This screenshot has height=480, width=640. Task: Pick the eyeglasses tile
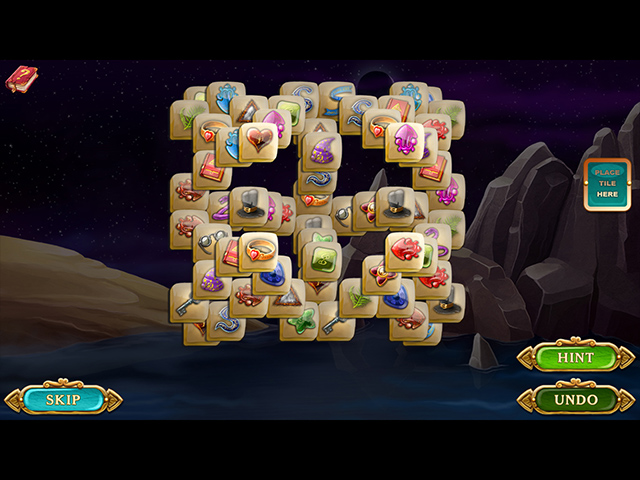(x=211, y=241)
